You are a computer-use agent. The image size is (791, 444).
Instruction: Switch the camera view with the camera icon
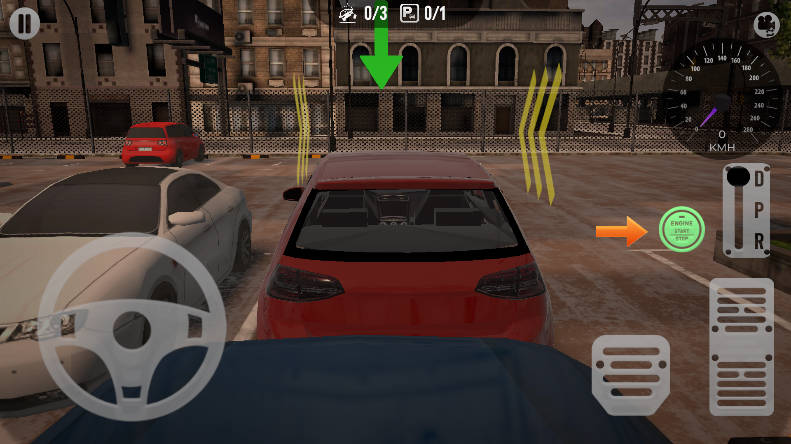pos(766,23)
